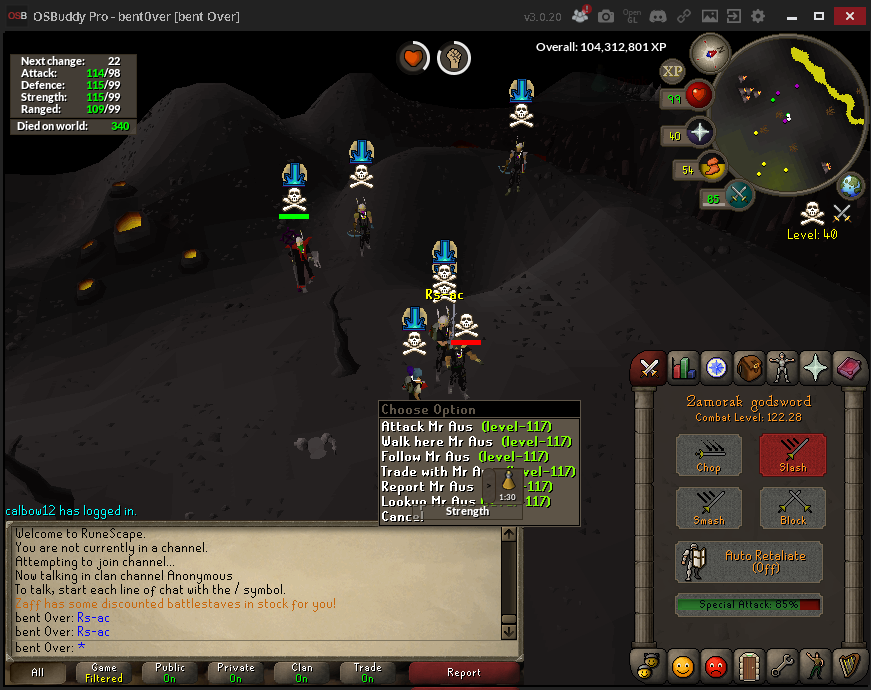Switch to the prayer star tab
Viewport: 871px width, 690px height.
[815, 368]
